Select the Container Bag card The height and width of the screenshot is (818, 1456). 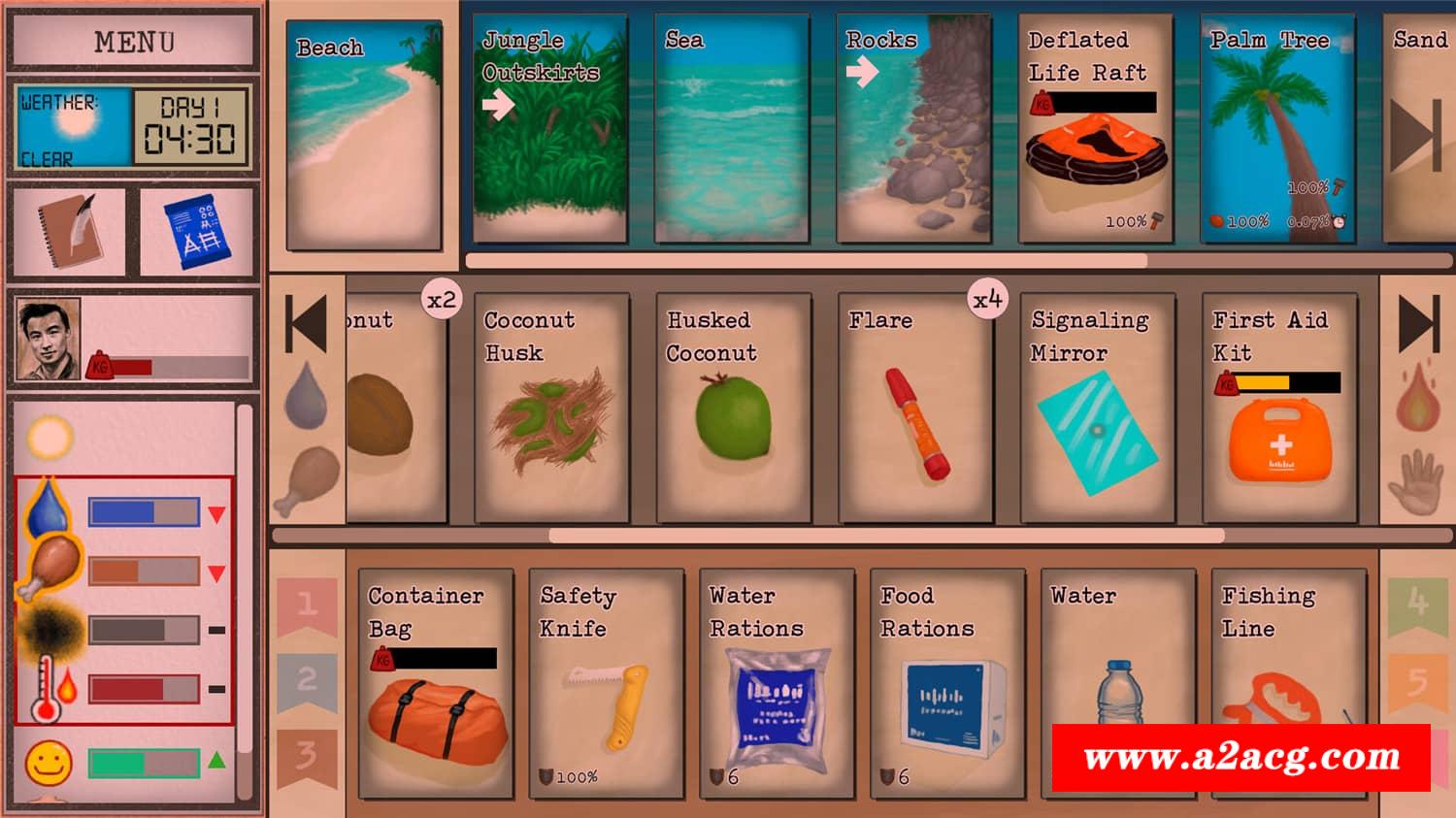436,683
